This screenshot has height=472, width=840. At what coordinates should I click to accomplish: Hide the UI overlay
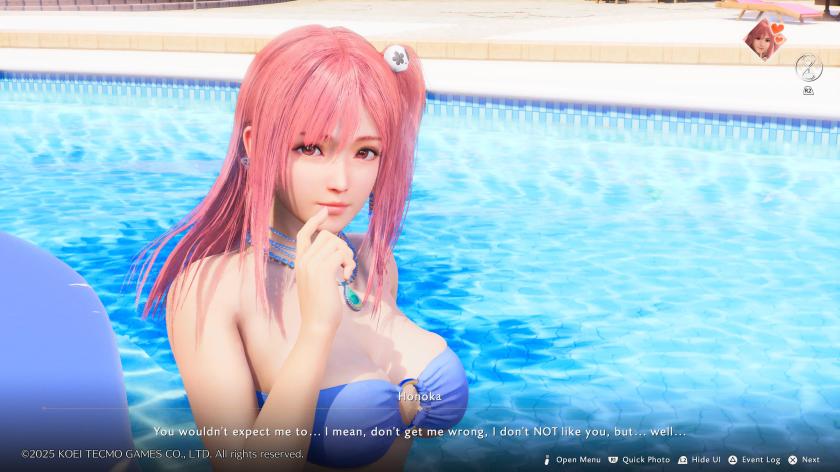tap(699, 460)
